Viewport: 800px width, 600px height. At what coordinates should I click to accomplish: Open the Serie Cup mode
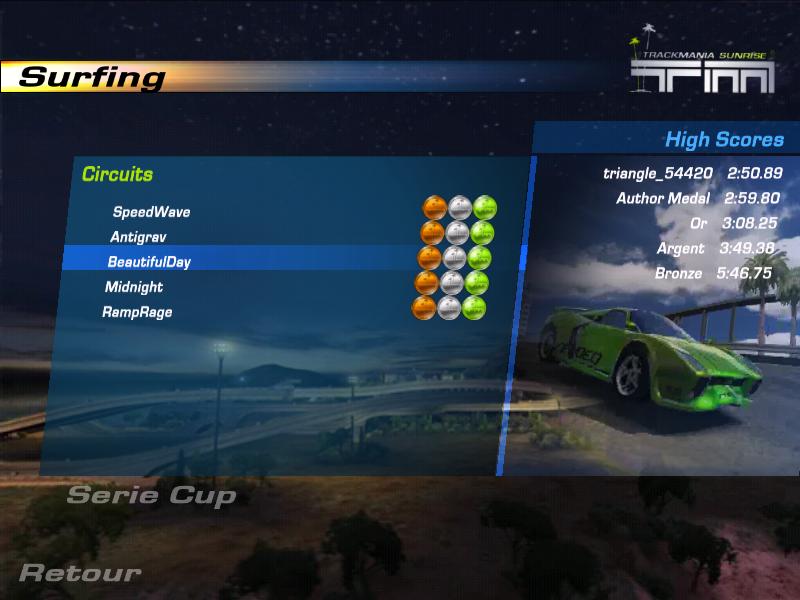(x=151, y=495)
